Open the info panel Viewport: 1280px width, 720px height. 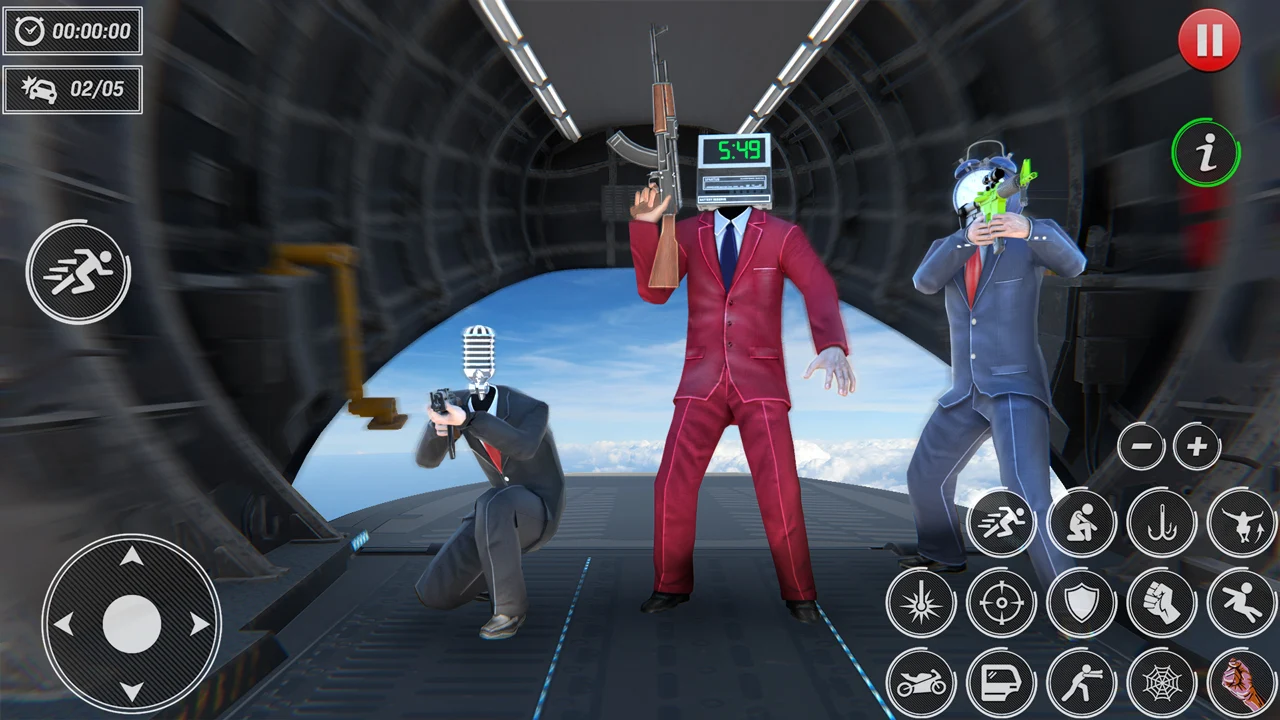click(x=1206, y=152)
